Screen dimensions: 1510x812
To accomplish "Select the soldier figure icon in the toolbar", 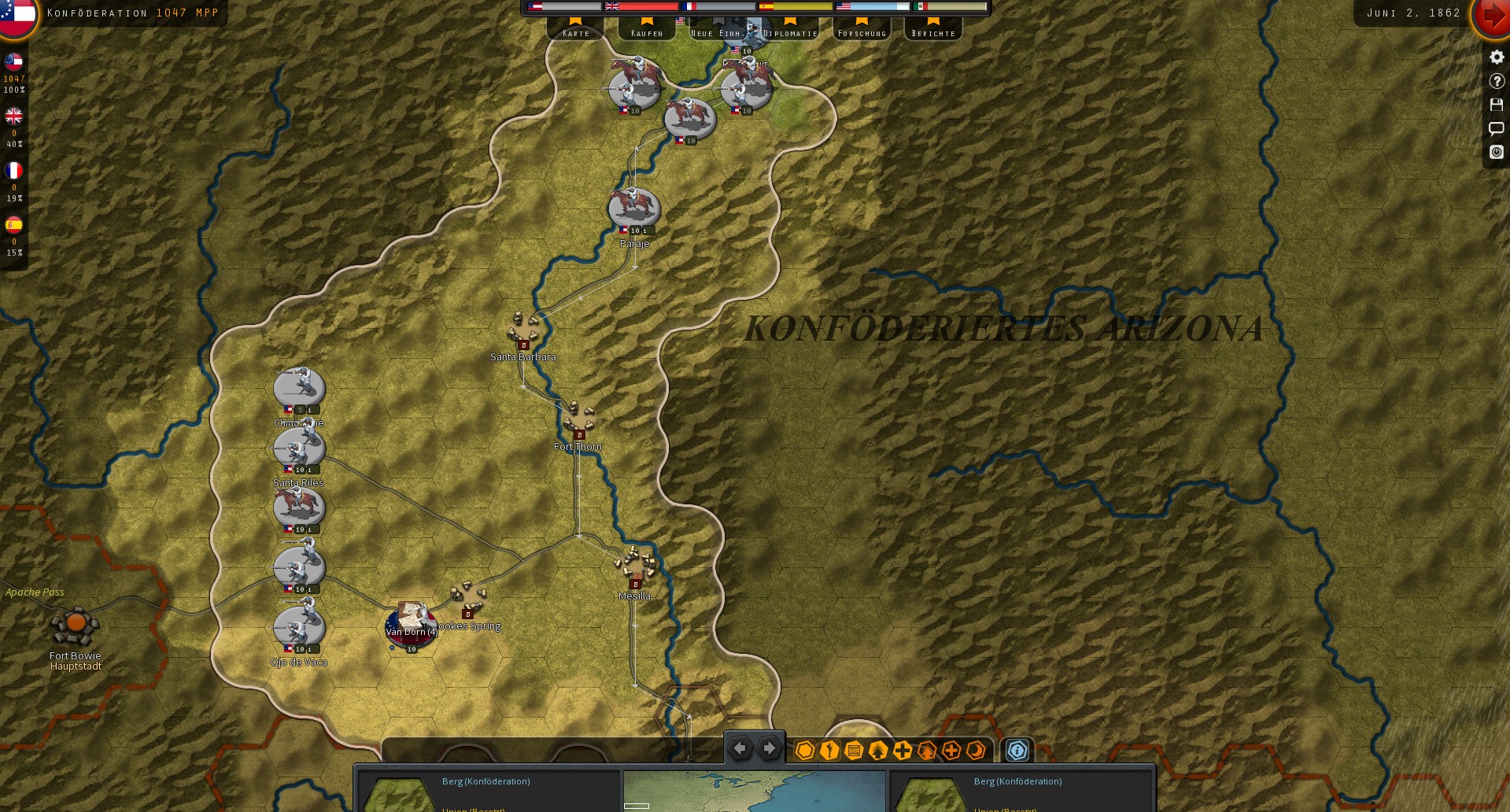I will (x=829, y=750).
